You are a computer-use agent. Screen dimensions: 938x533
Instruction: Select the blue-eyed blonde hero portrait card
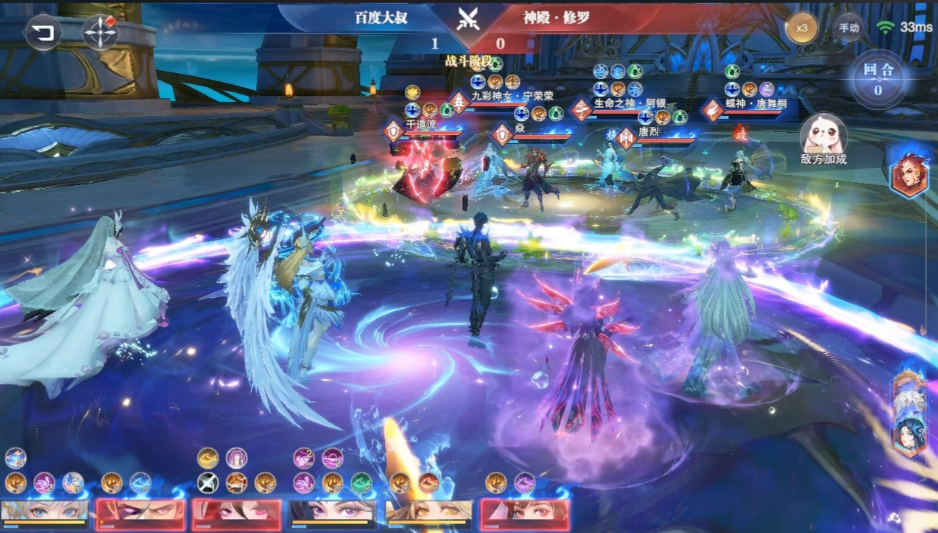coord(44,513)
